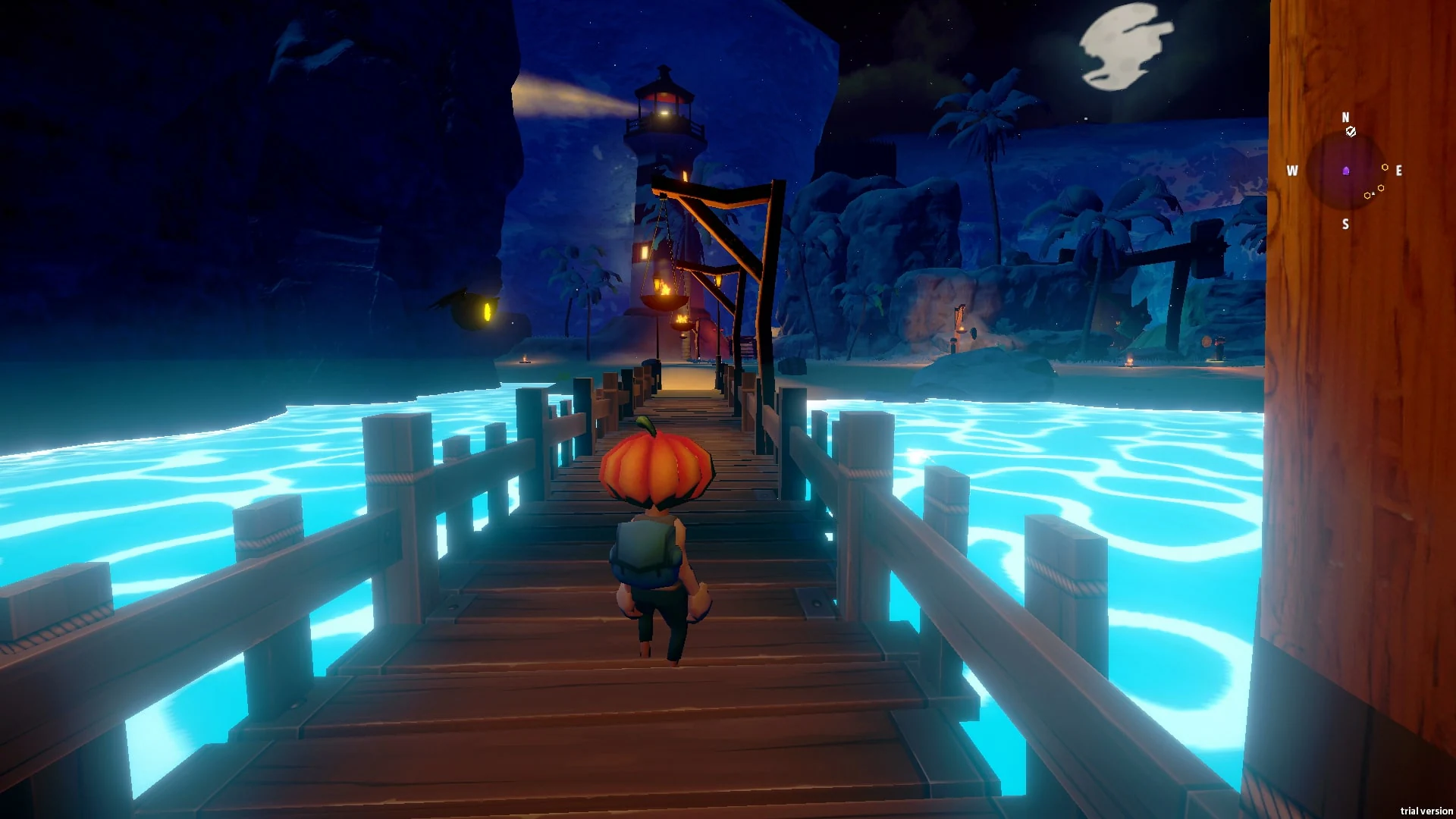This screenshot has width=1456, height=819.
Task: Click the purple player marker on the compass
Action: [1346, 171]
